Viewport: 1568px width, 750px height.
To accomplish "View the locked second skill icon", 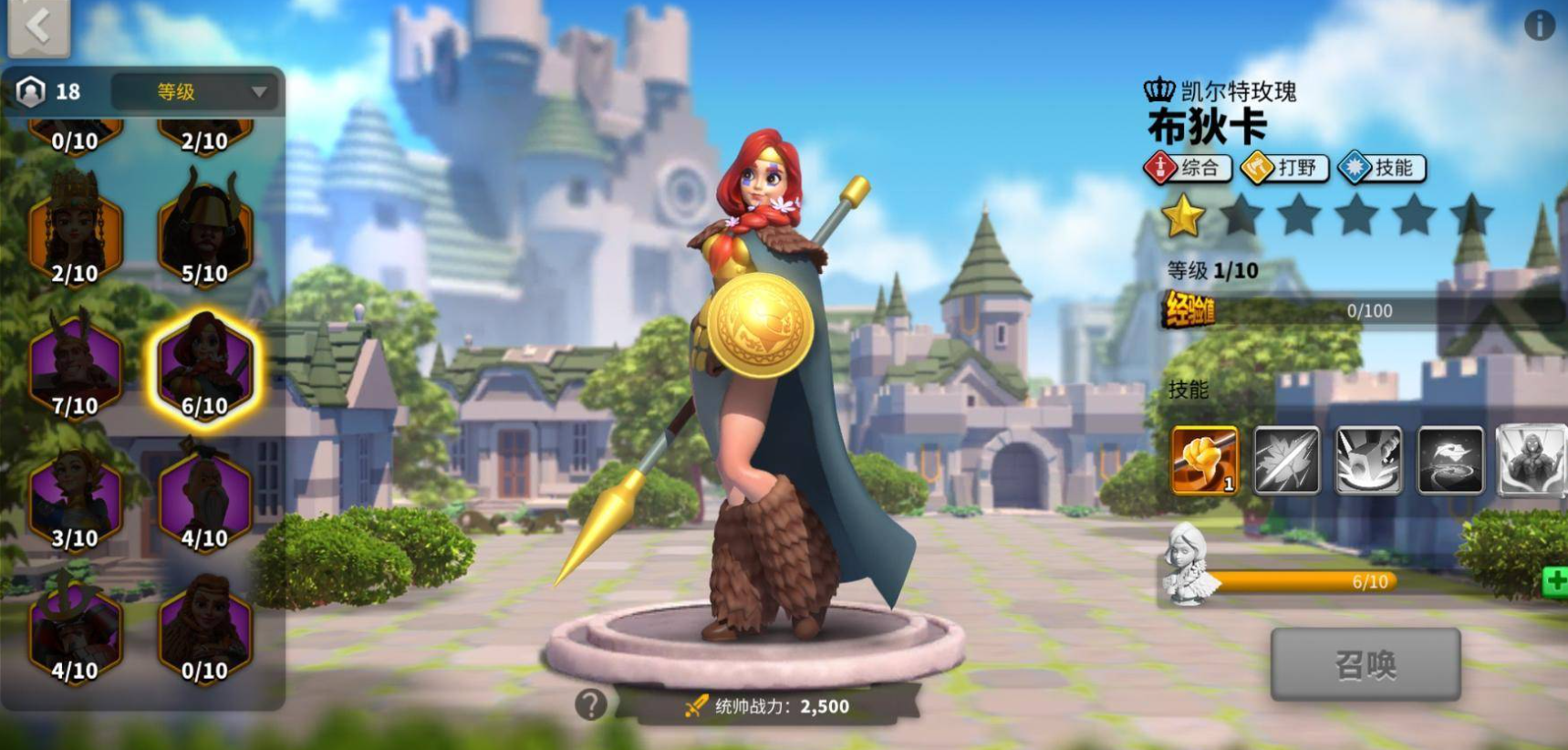I will pyautogui.click(x=1286, y=460).
